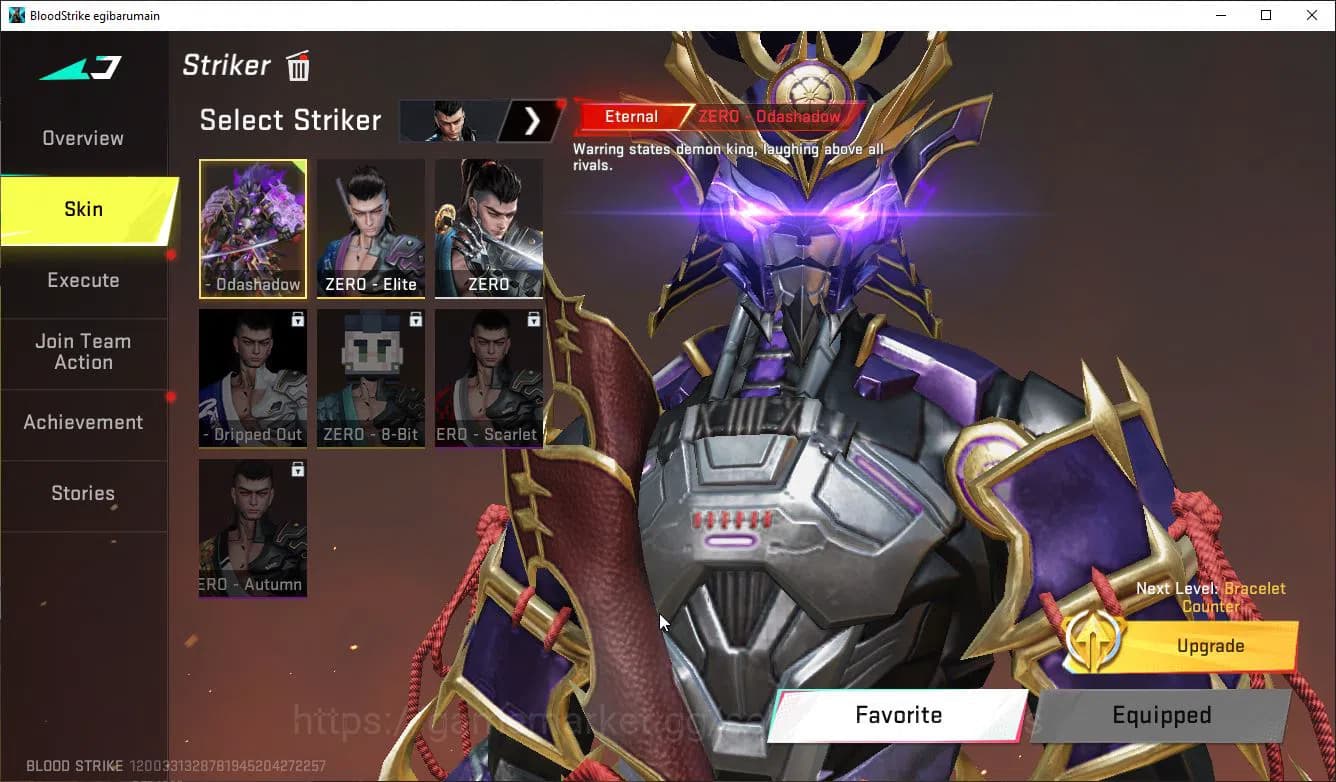Click the lock icon on ZERO - Autumn
Screen dimensions: 1336x782
(x=298, y=468)
